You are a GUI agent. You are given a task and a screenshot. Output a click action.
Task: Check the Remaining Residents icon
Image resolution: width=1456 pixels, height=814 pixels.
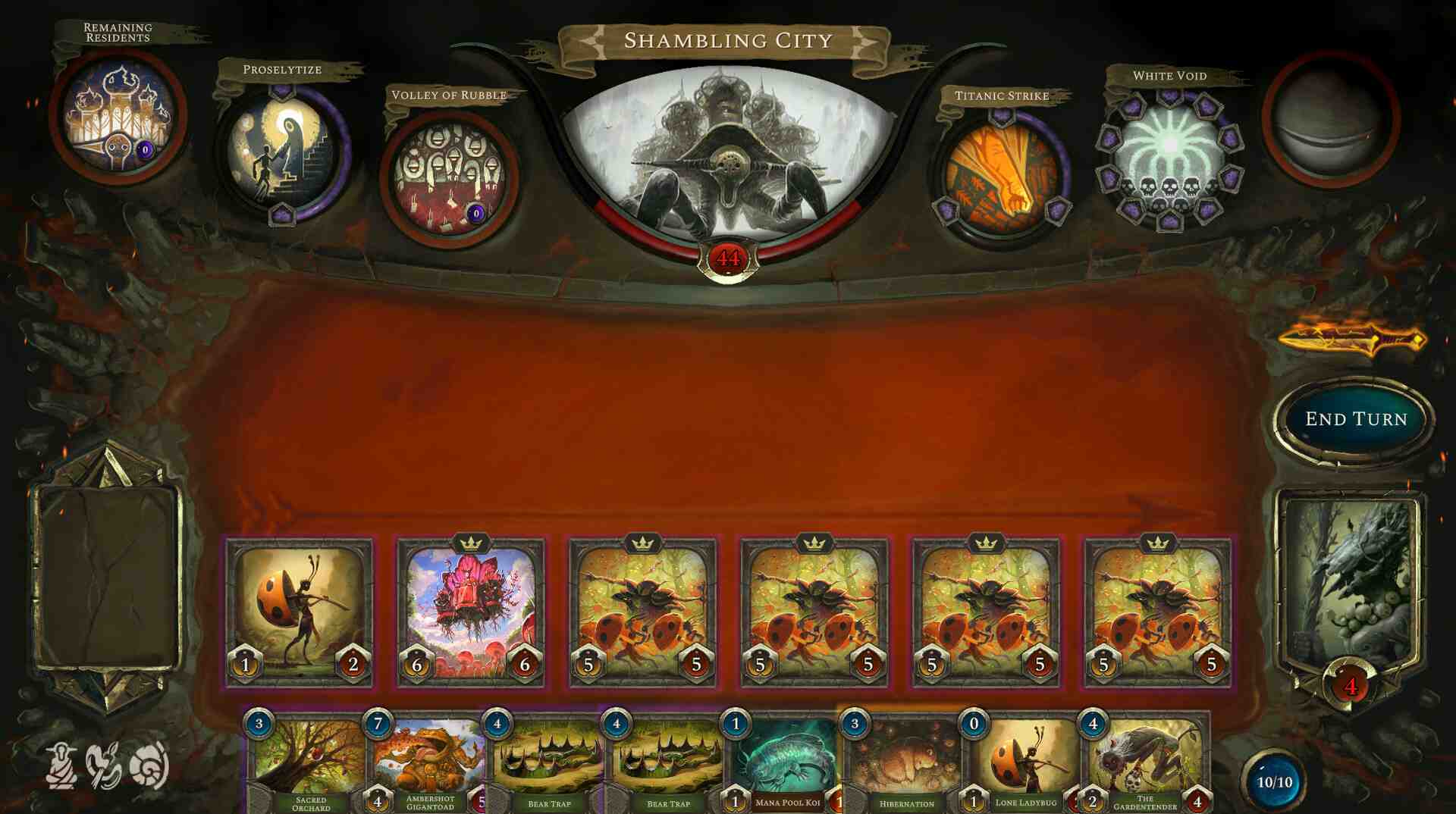(118, 117)
